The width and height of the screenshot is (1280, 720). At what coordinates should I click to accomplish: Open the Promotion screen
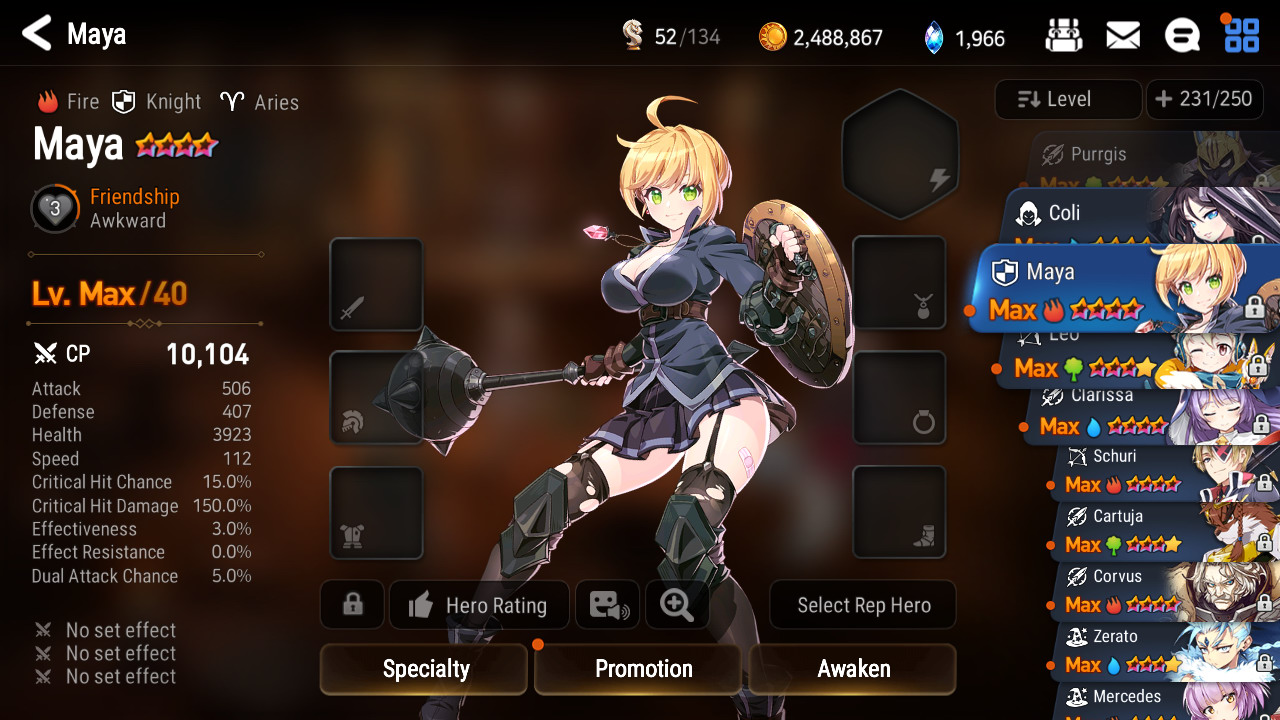[x=642, y=669]
